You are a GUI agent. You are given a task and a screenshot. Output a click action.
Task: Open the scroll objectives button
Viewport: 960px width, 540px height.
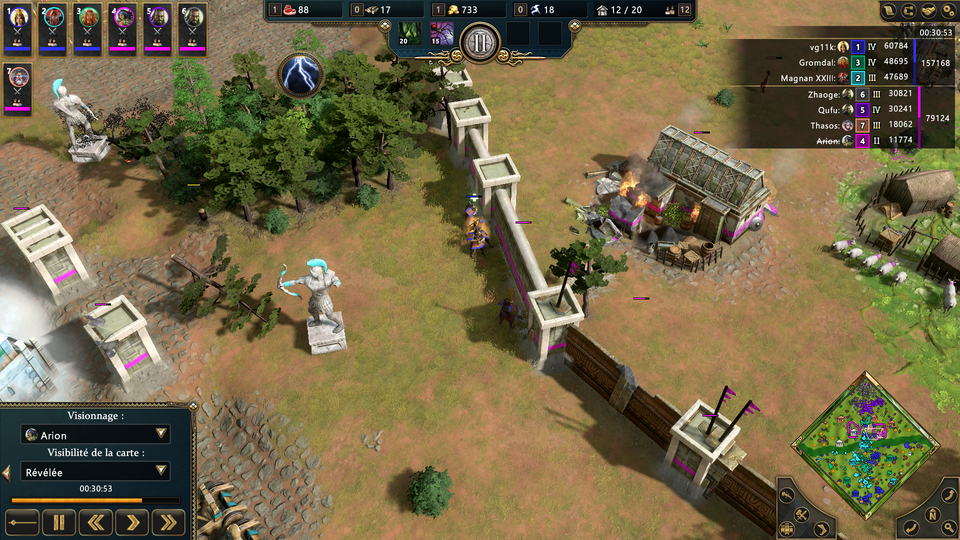(x=889, y=10)
